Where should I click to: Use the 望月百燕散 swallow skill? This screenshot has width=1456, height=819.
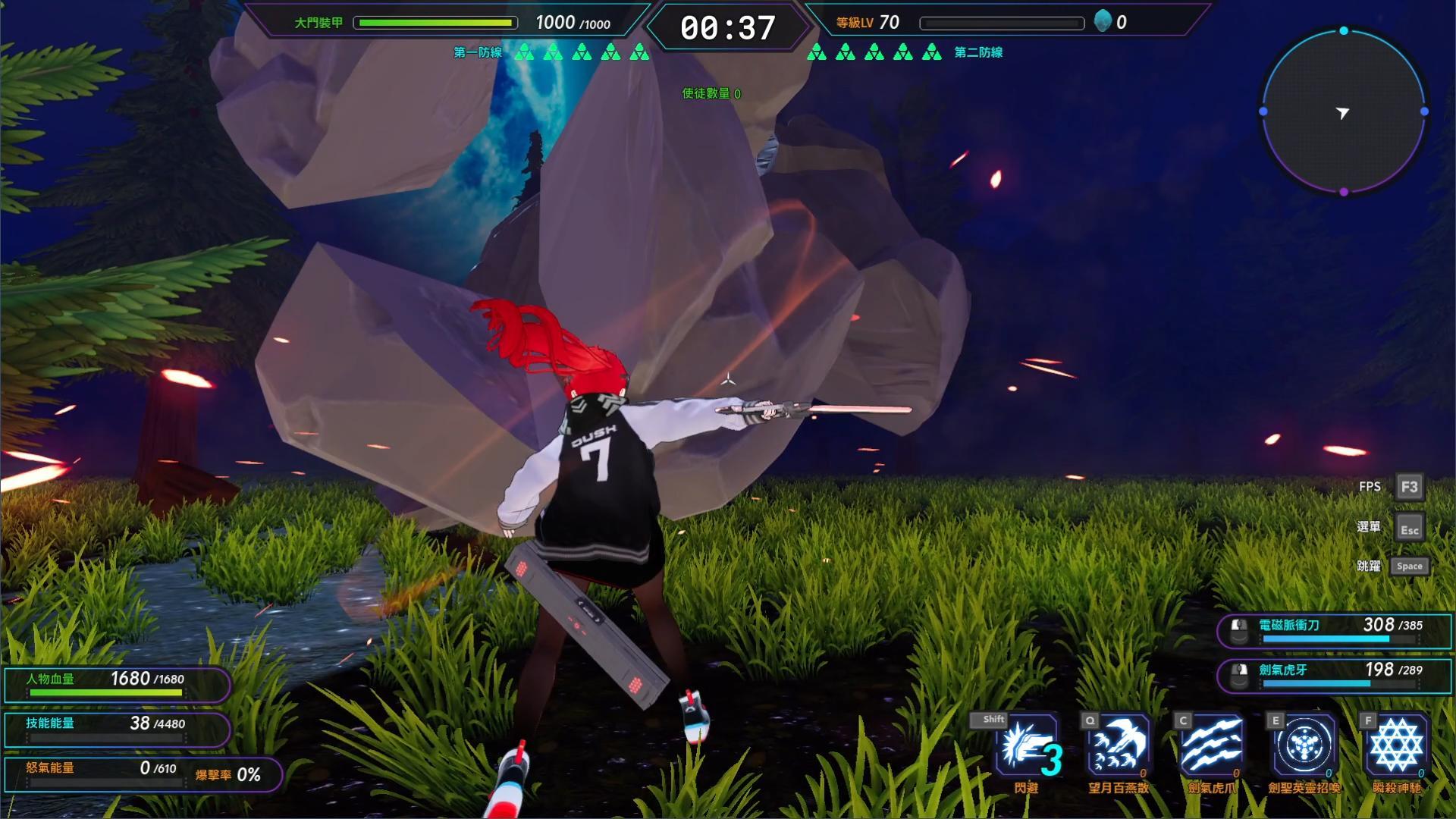click(1118, 745)
